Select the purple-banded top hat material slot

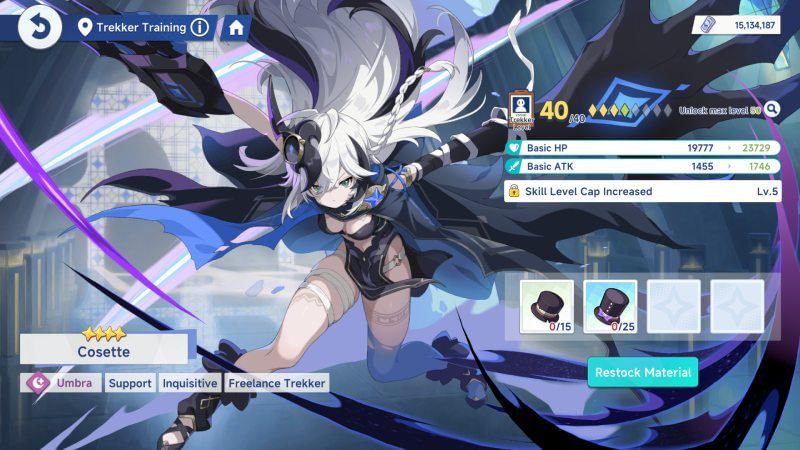pyautogui.click(x=609, y=304)
